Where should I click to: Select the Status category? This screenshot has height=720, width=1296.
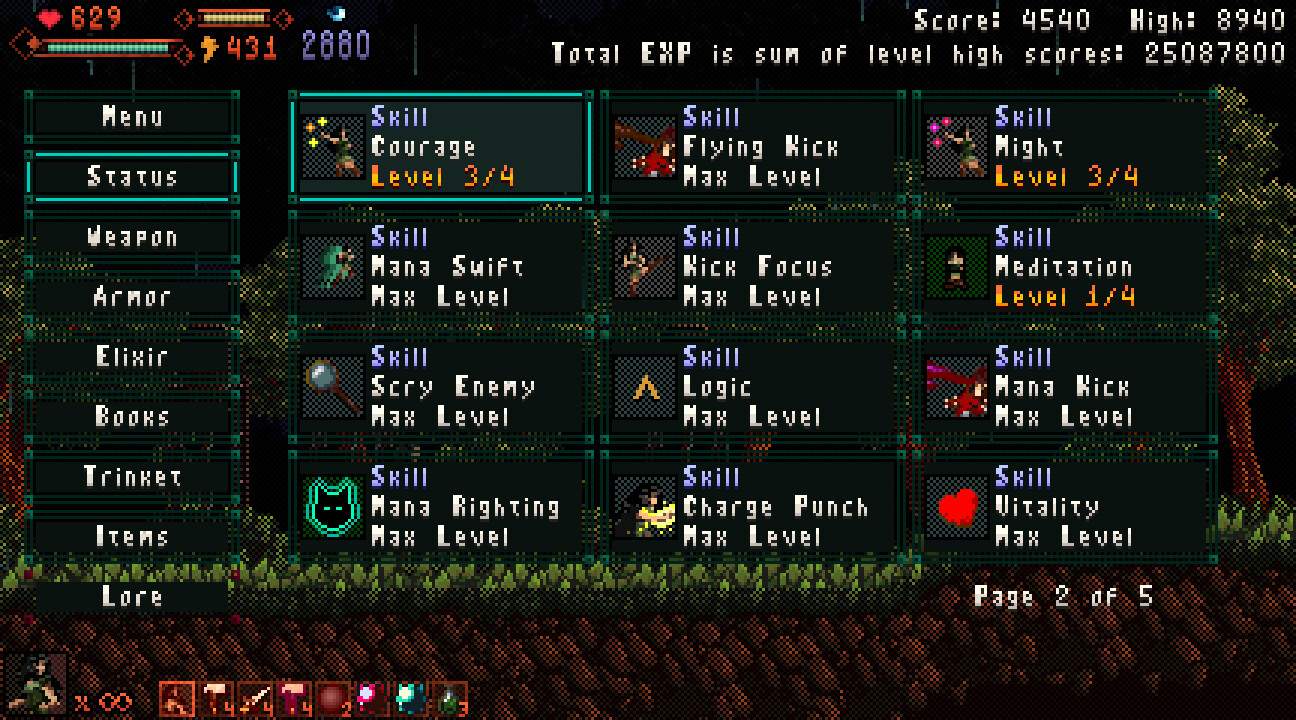point(132,177)
